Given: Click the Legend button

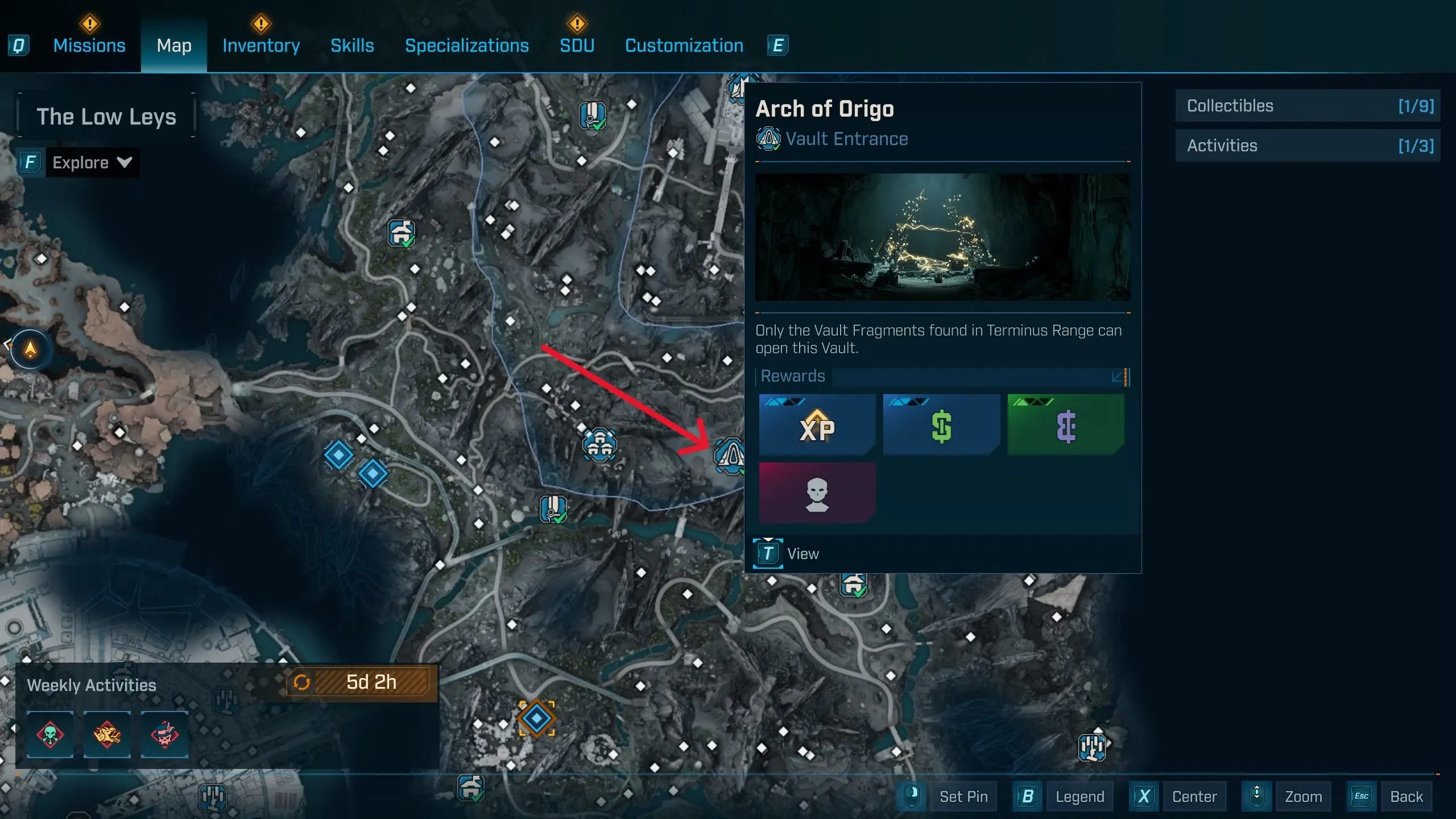Looking at the screenshot, I should 1079,796.
